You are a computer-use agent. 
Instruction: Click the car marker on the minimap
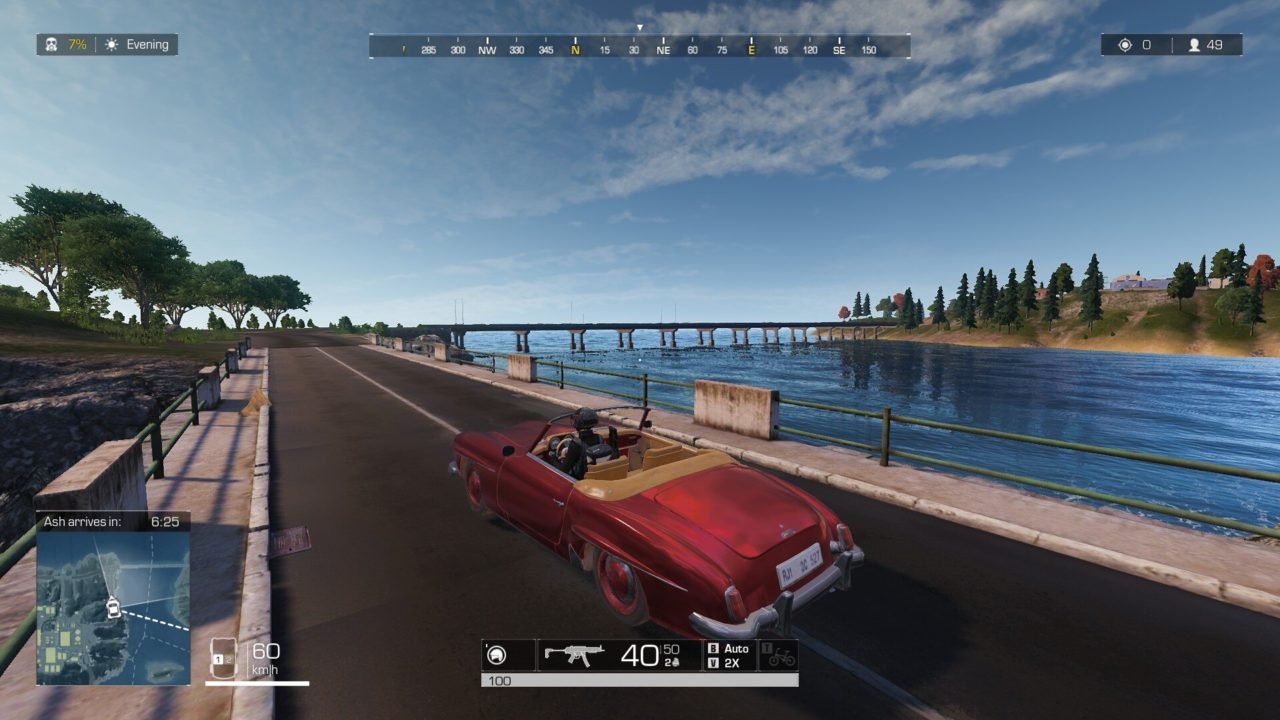(113, 607)
